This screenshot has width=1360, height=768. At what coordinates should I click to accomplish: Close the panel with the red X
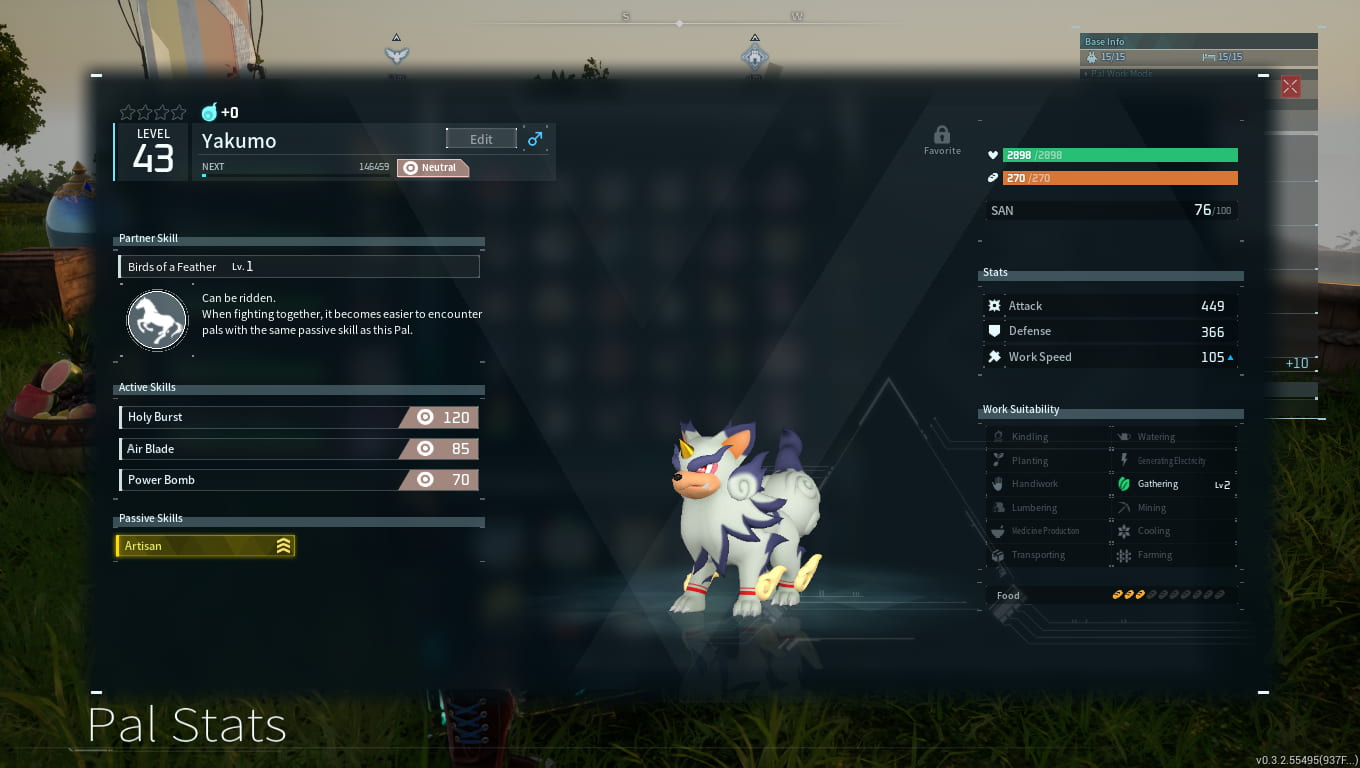[x=1290, y=86]
